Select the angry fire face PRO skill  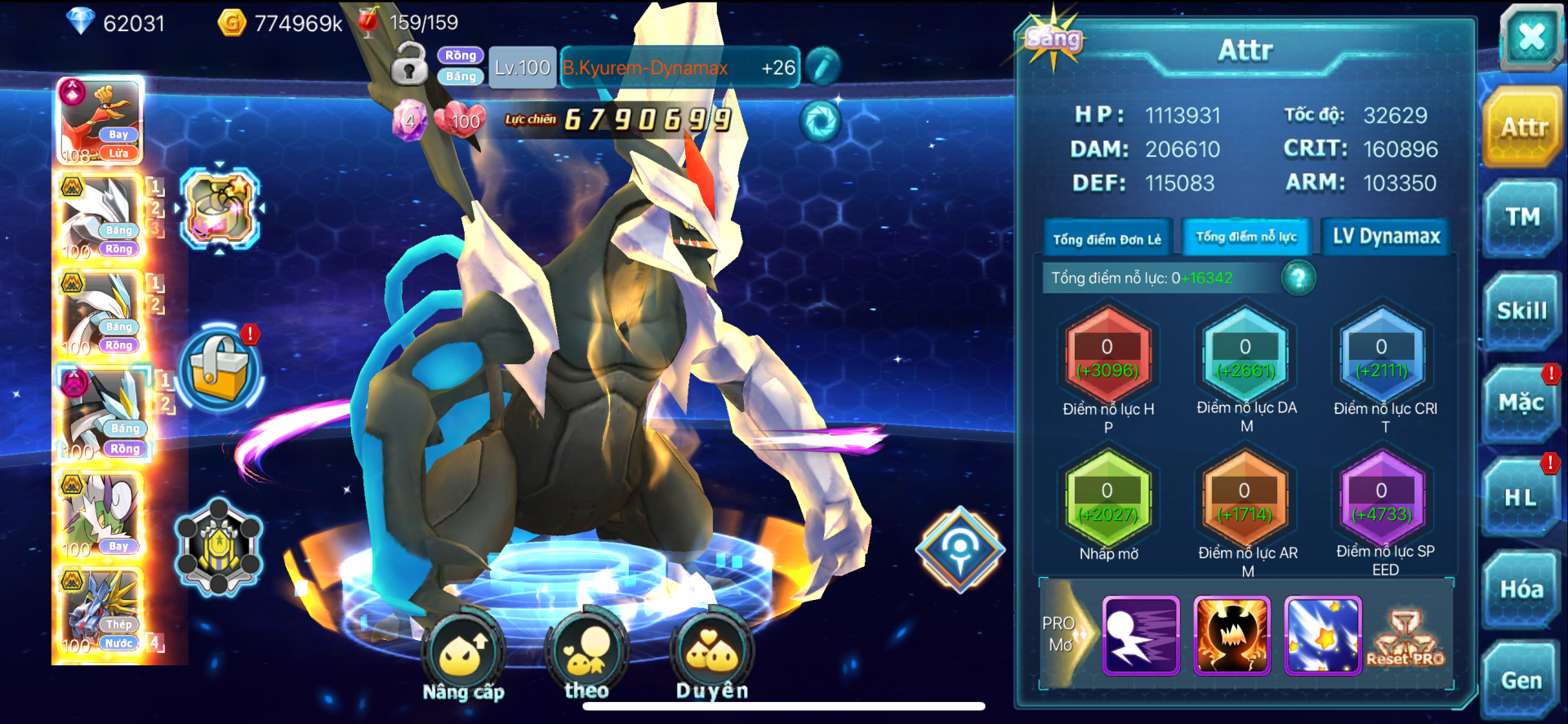1232,635
